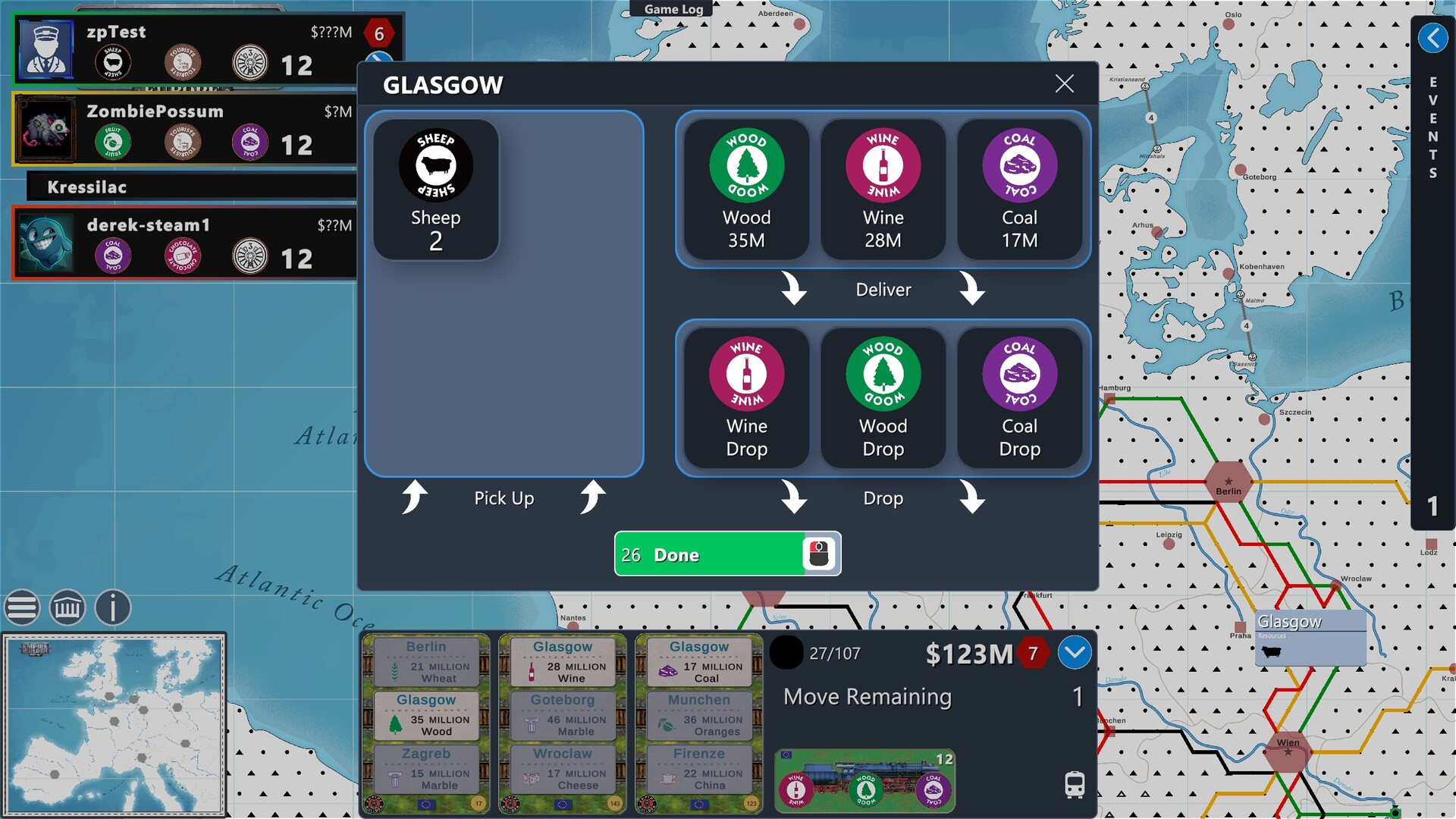This screenshot has height=819, width=1456.
Task: Click the train icon near Move Remaining
Action: tap(1074, 786)
